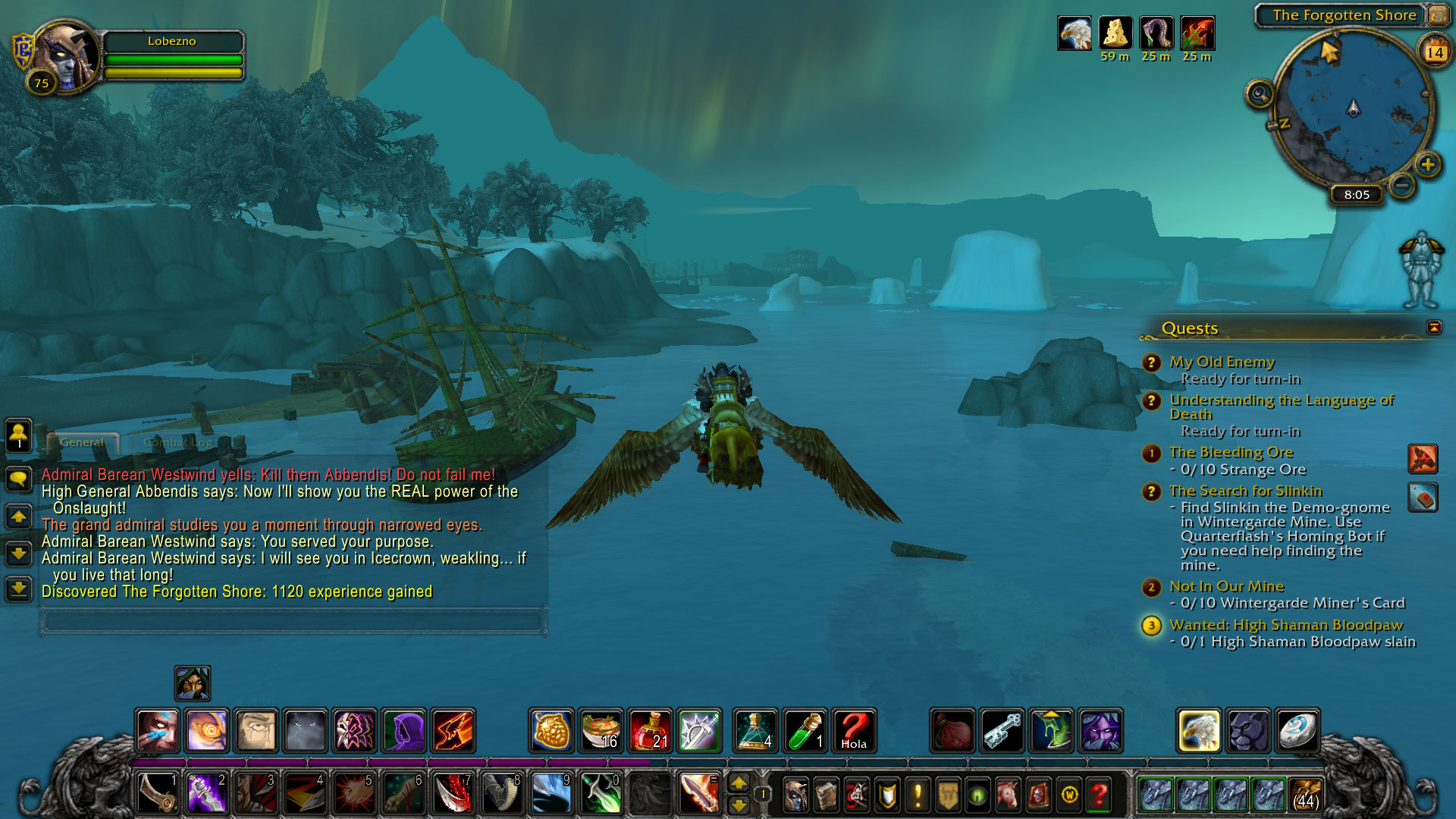This screenshot has height=819, width=1456.
Task: Use The Search for Slinkin quest item
Action: 1423,498
